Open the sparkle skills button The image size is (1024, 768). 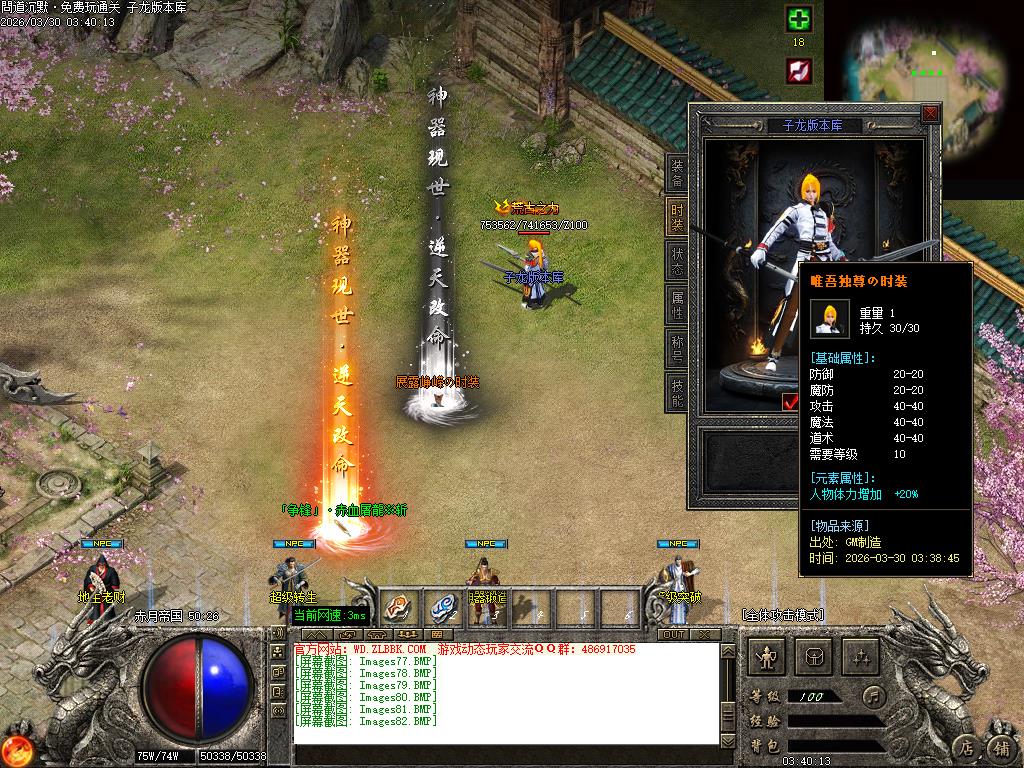[860, 657]
